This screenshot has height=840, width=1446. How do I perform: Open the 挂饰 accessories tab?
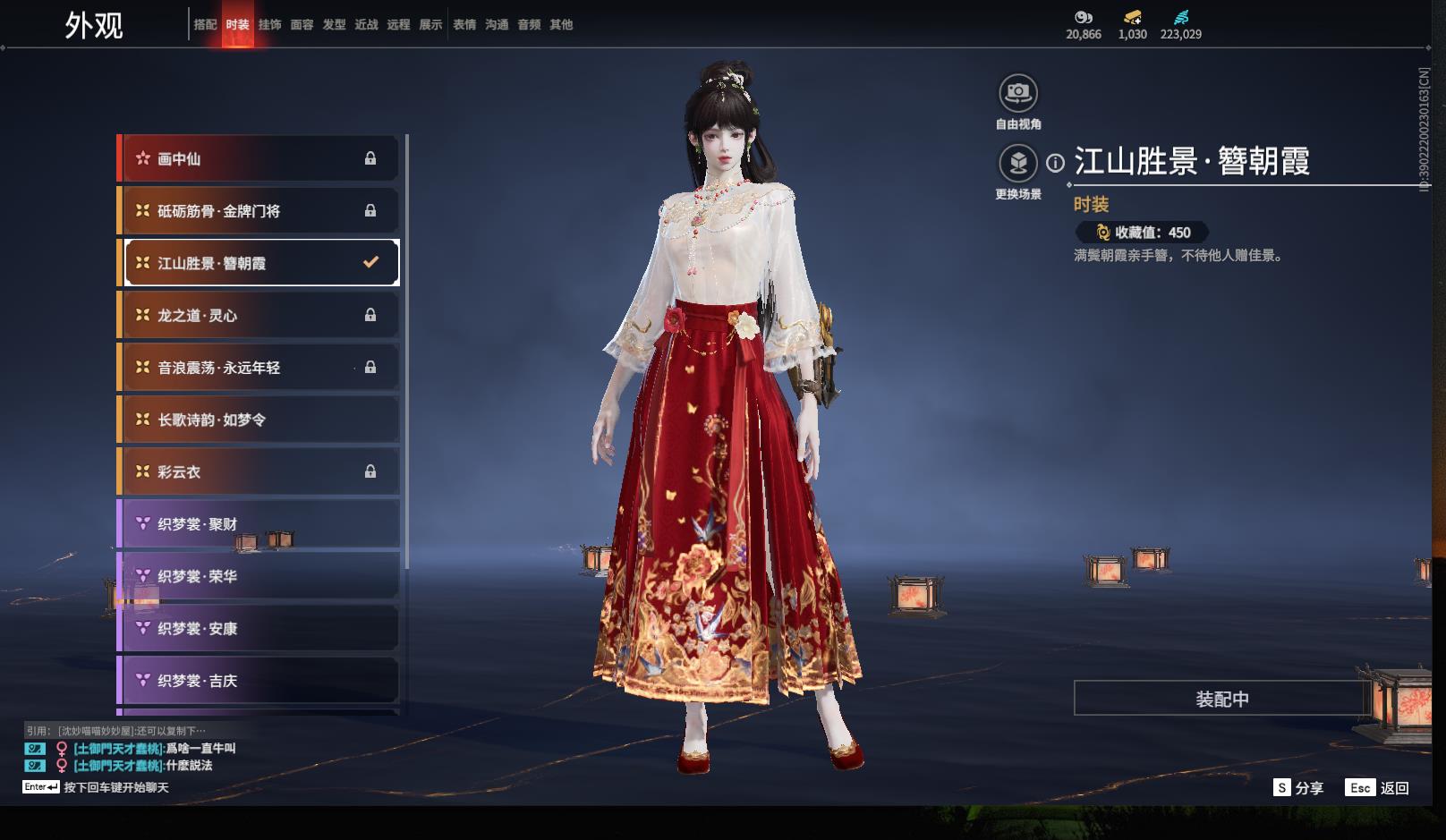click(x=269, y=25)
